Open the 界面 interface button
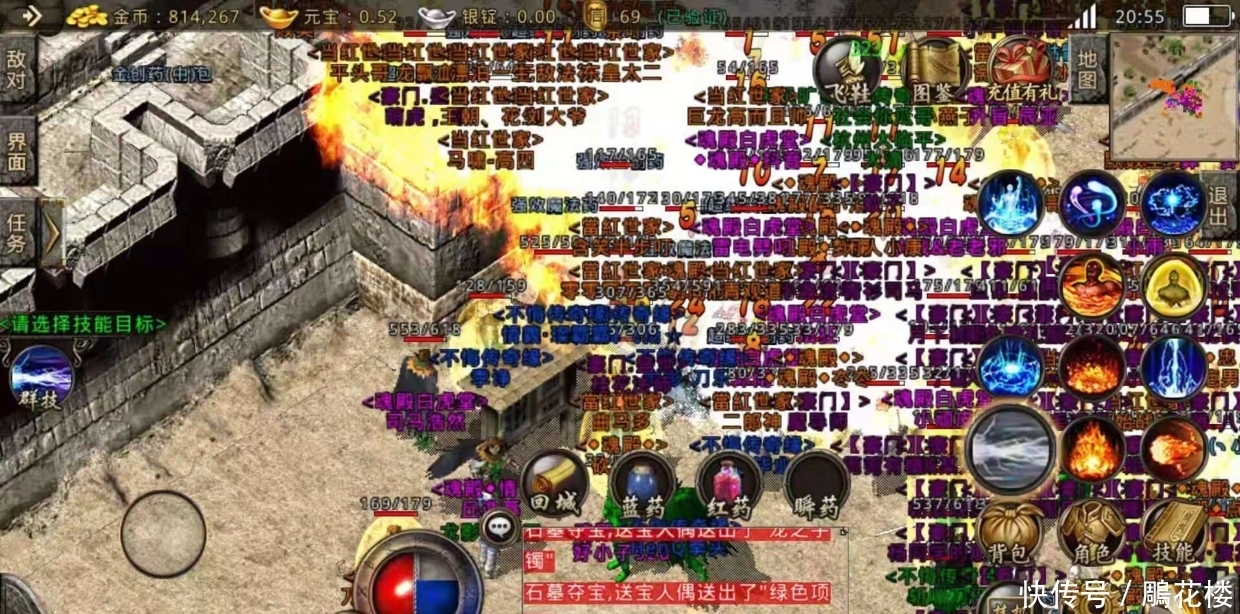Image resolution: width=1240 pixels, height=614 pixels. tap(17, 149)
